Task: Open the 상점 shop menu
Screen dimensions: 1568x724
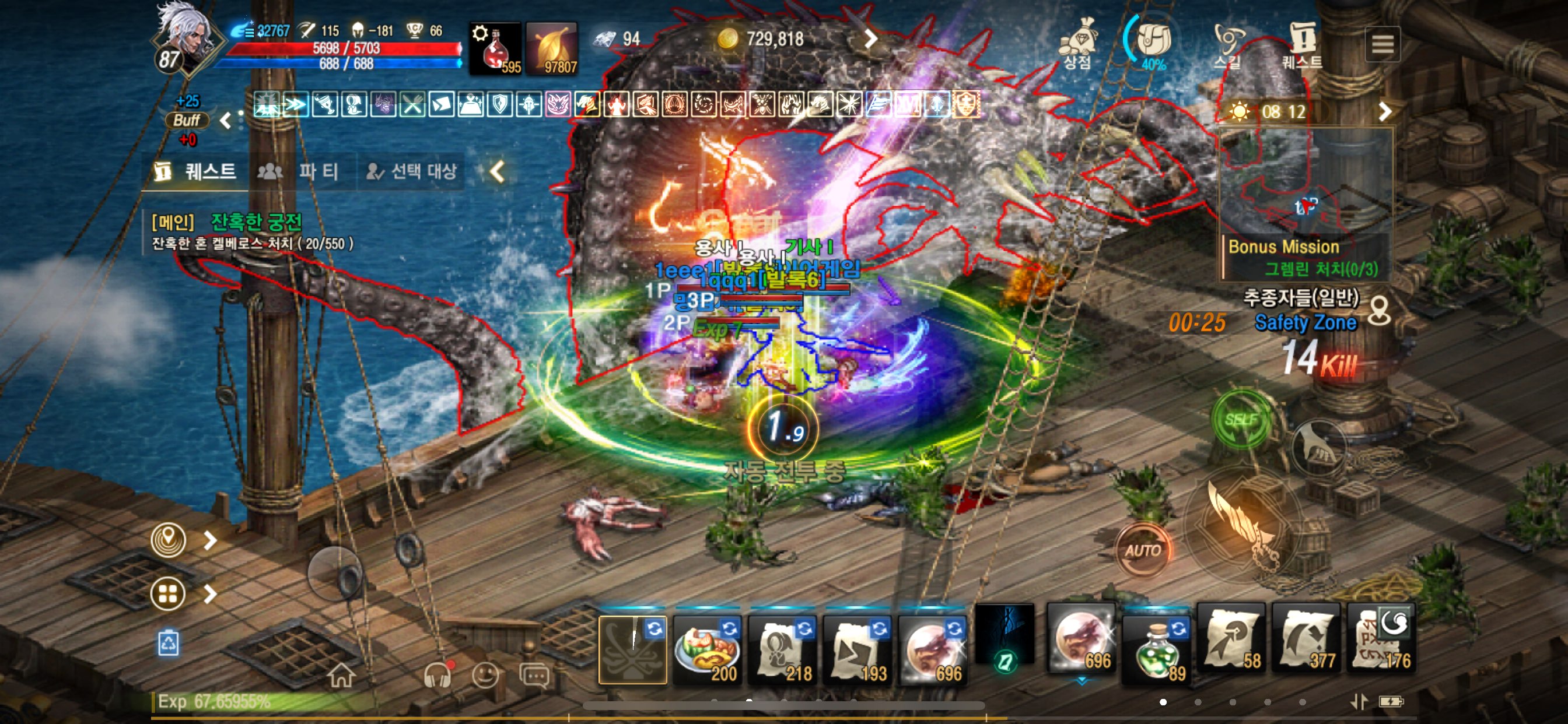Action: (x=1078, y=44)
